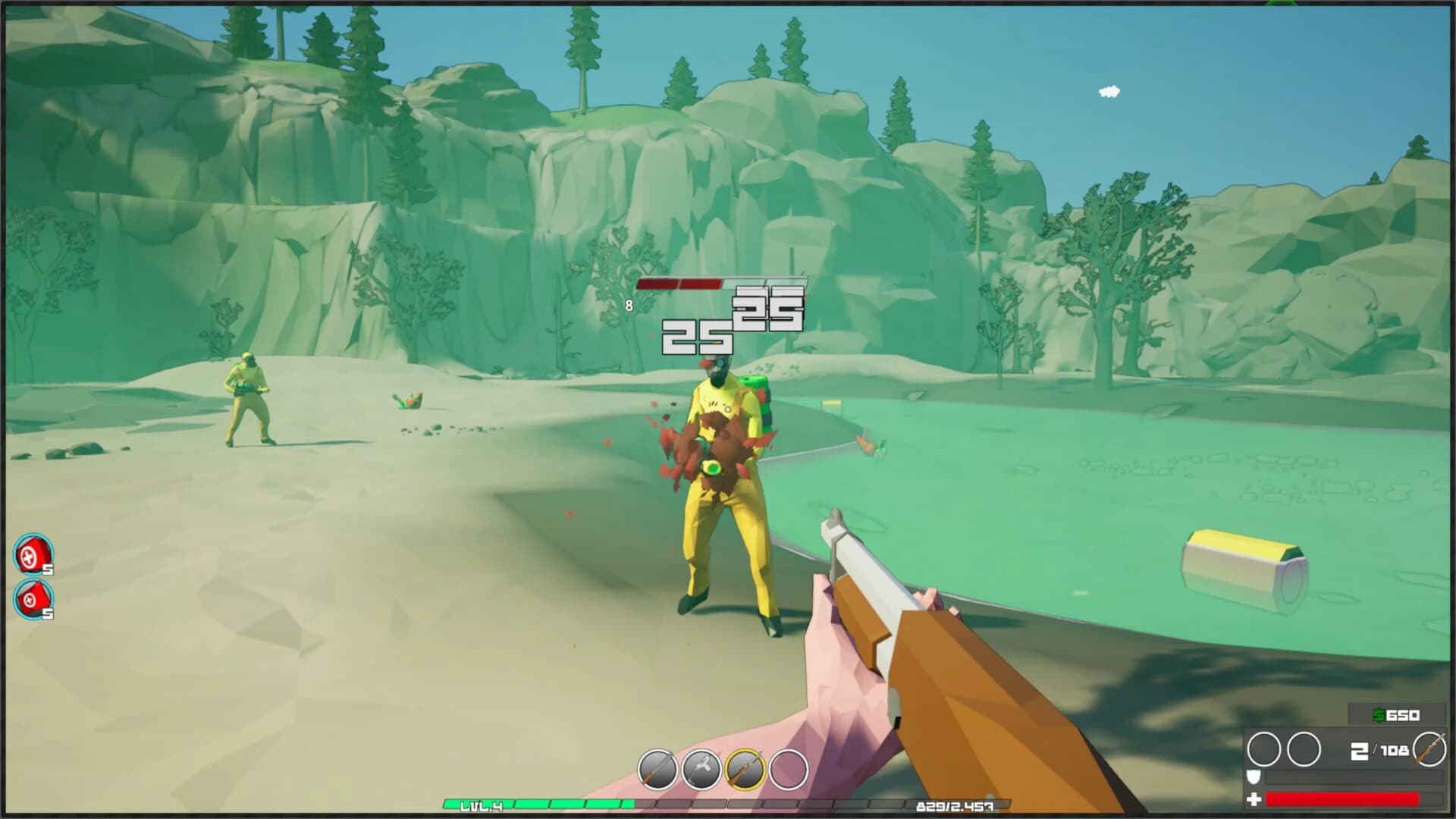Image resolution: width=1456 pixels, height=819 pixels.
Task: Click the empty shield bar
Action: click(x=1353, y=779)
